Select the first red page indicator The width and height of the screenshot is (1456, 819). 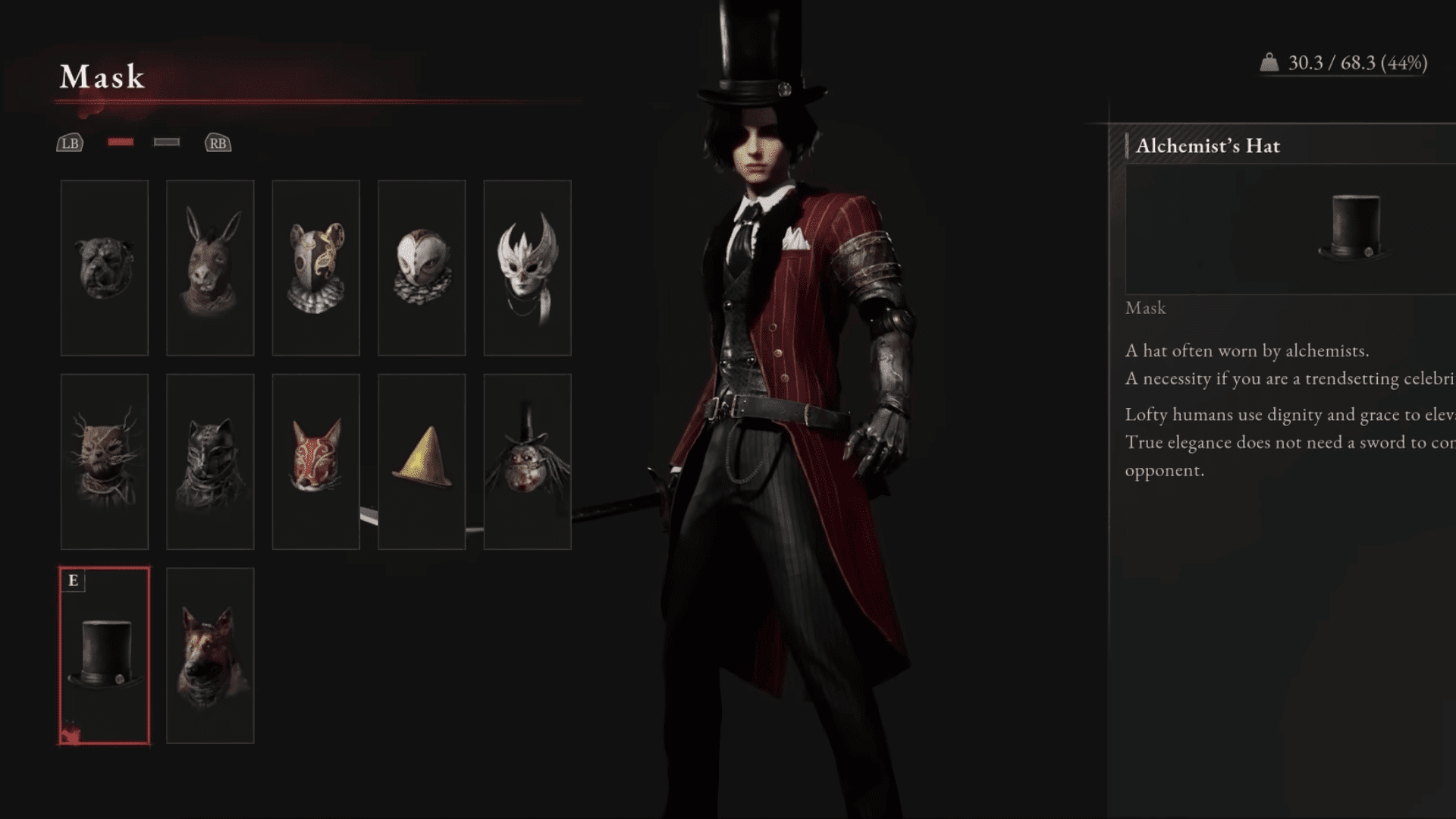(121, 142)
